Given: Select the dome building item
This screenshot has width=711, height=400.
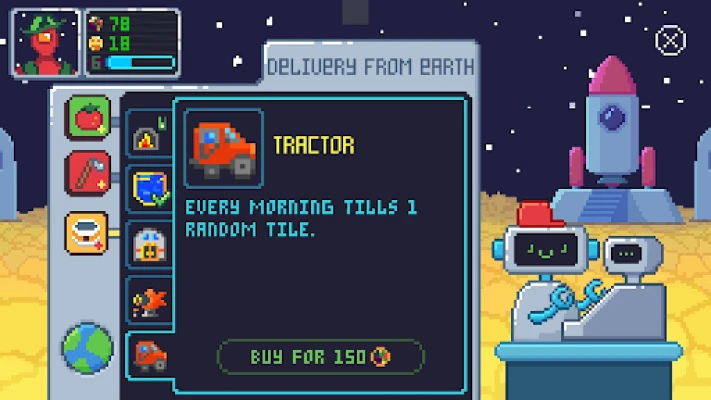Looking at the screenshot, I should [x=149, y=243].
